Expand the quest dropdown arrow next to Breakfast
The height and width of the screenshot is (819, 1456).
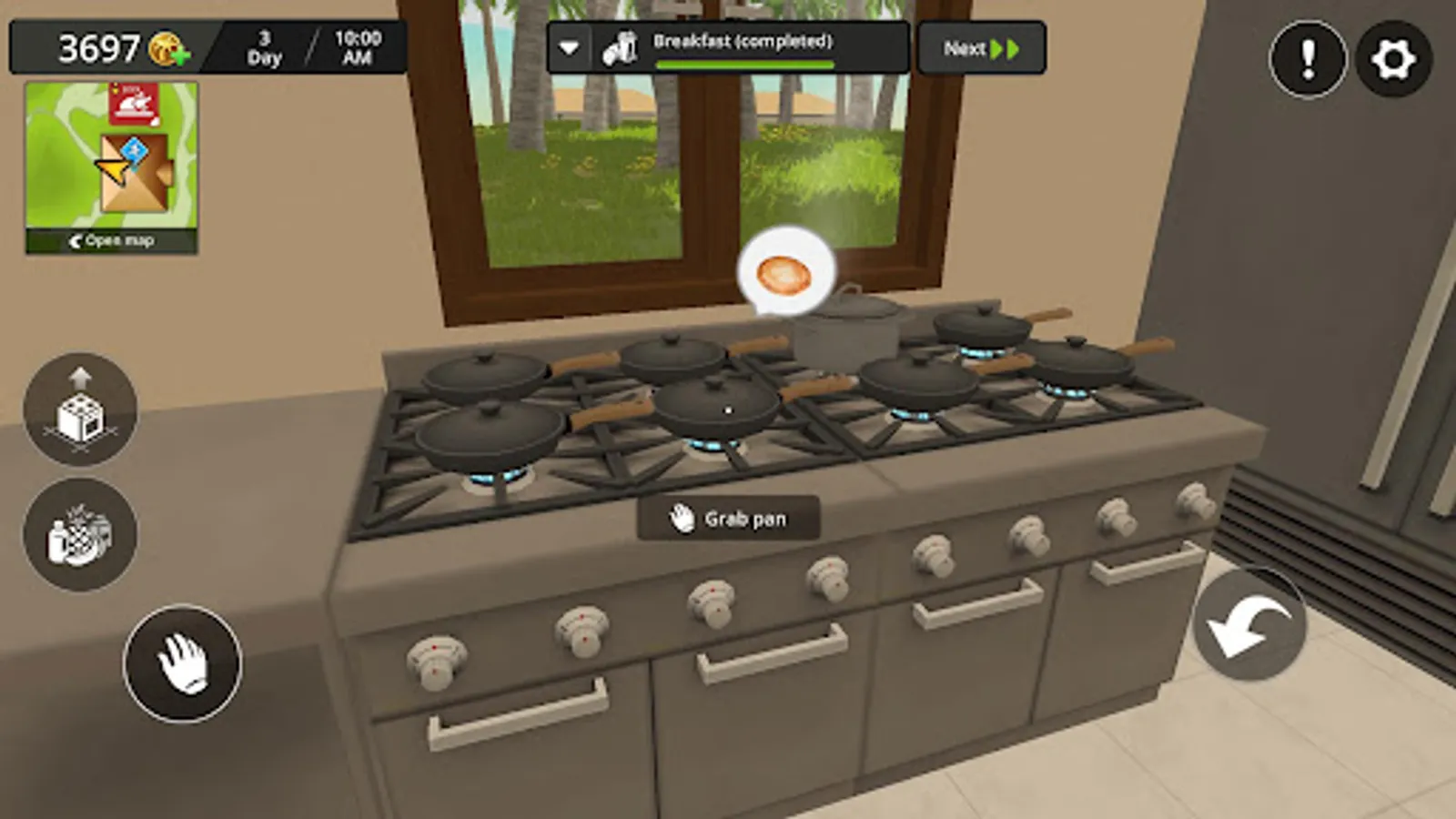coord(569,47)
